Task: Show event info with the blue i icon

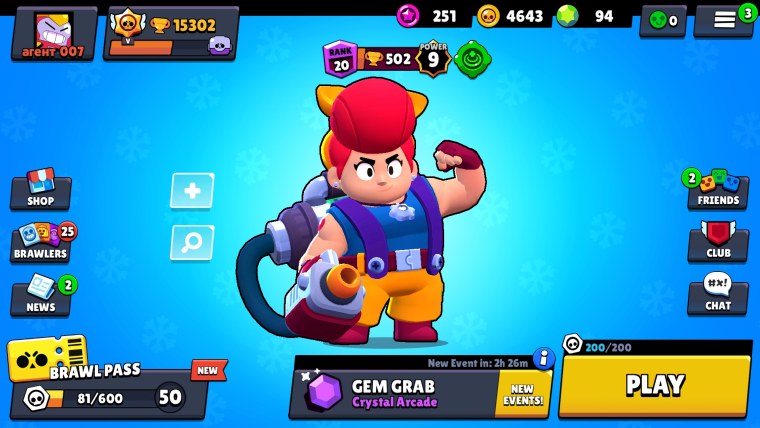Action: point(543,357)
